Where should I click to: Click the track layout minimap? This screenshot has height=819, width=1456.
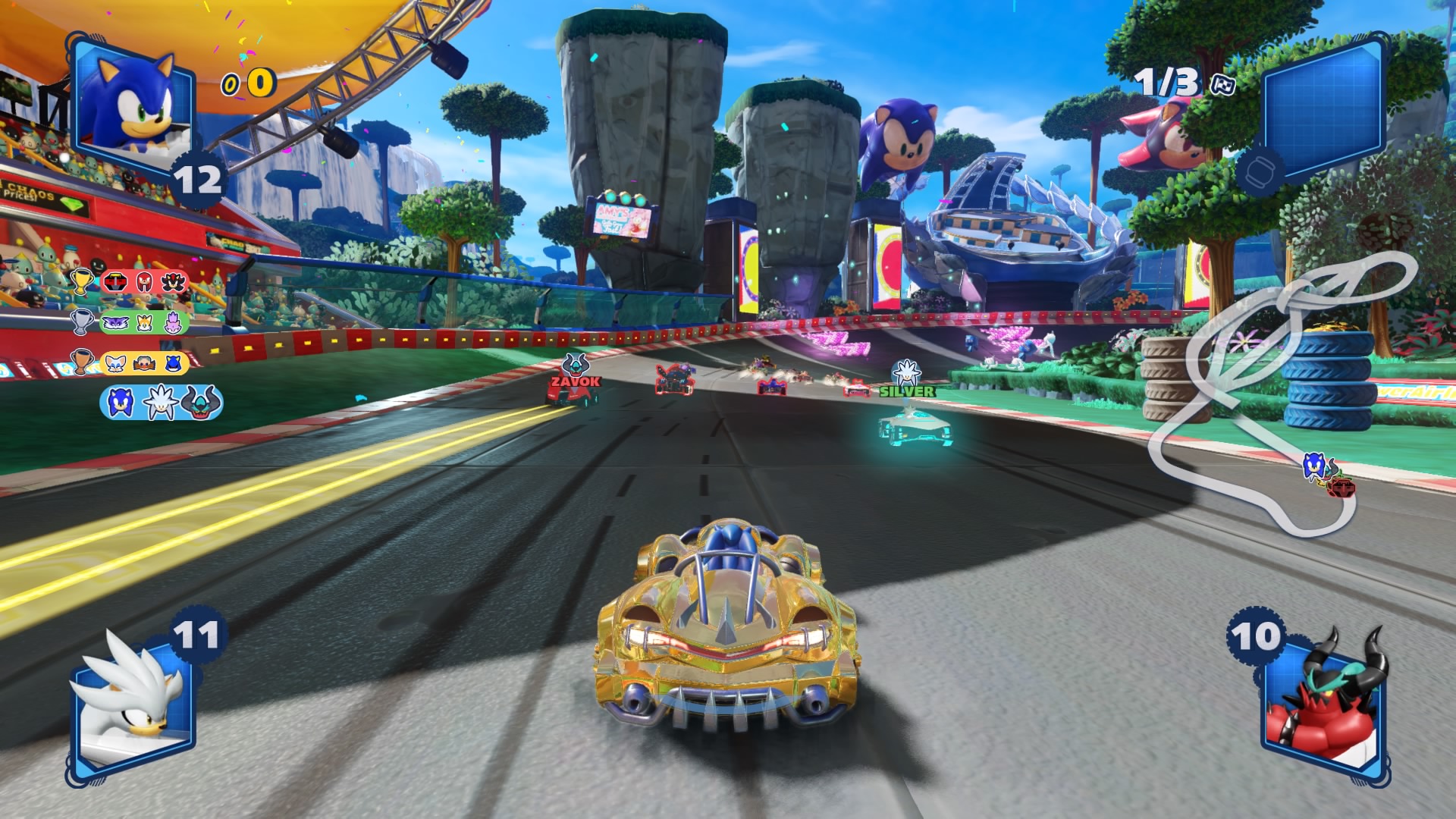point(1282,394)
